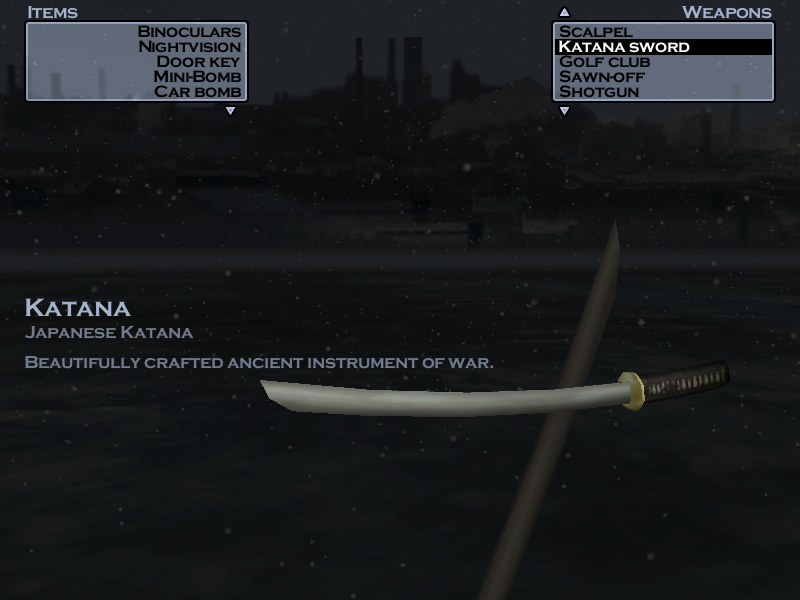800x600 pixels.
Task: Select Binoculars from the Items list
Action: (189, 32)
